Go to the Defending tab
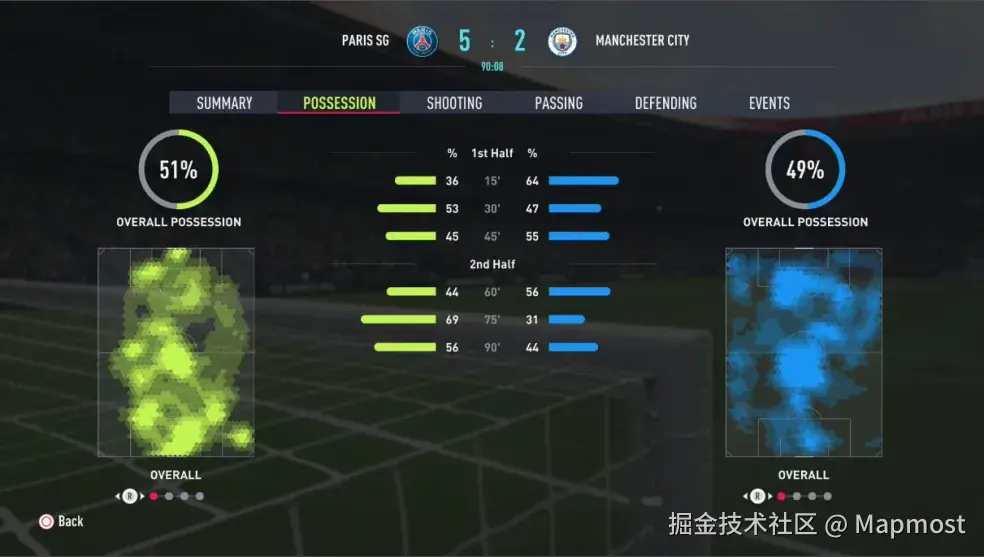 point(665,103)
